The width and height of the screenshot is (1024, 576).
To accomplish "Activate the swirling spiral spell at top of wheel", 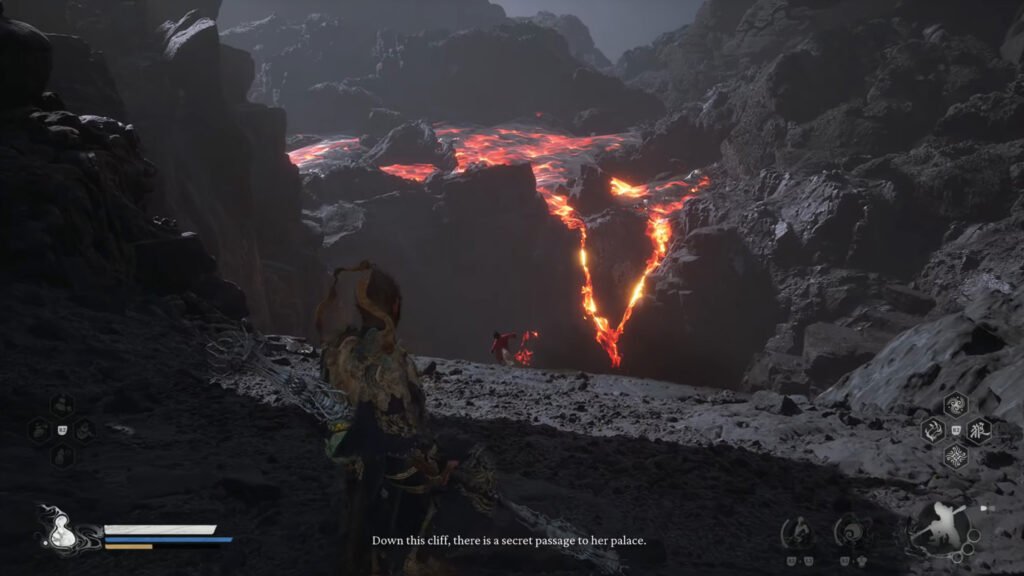I will coord(955,405).
